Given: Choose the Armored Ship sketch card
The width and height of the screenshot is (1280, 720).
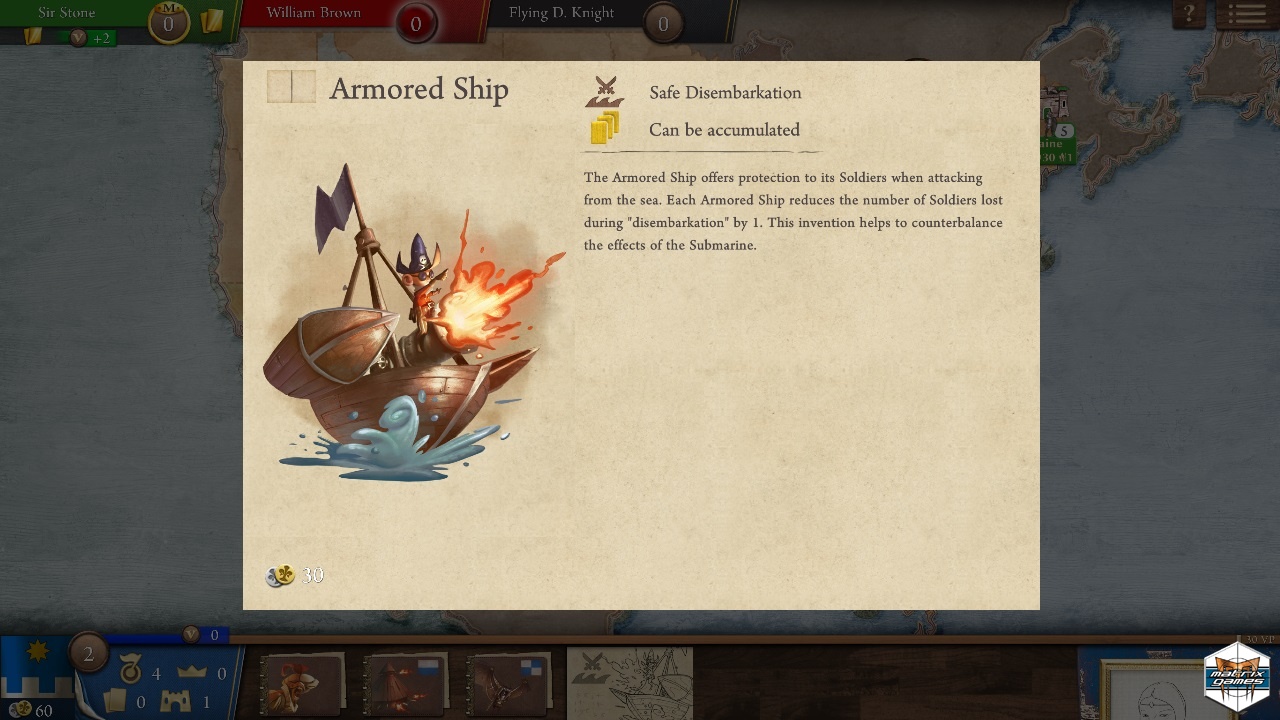Looking at the screenshot, I should 630,682.
